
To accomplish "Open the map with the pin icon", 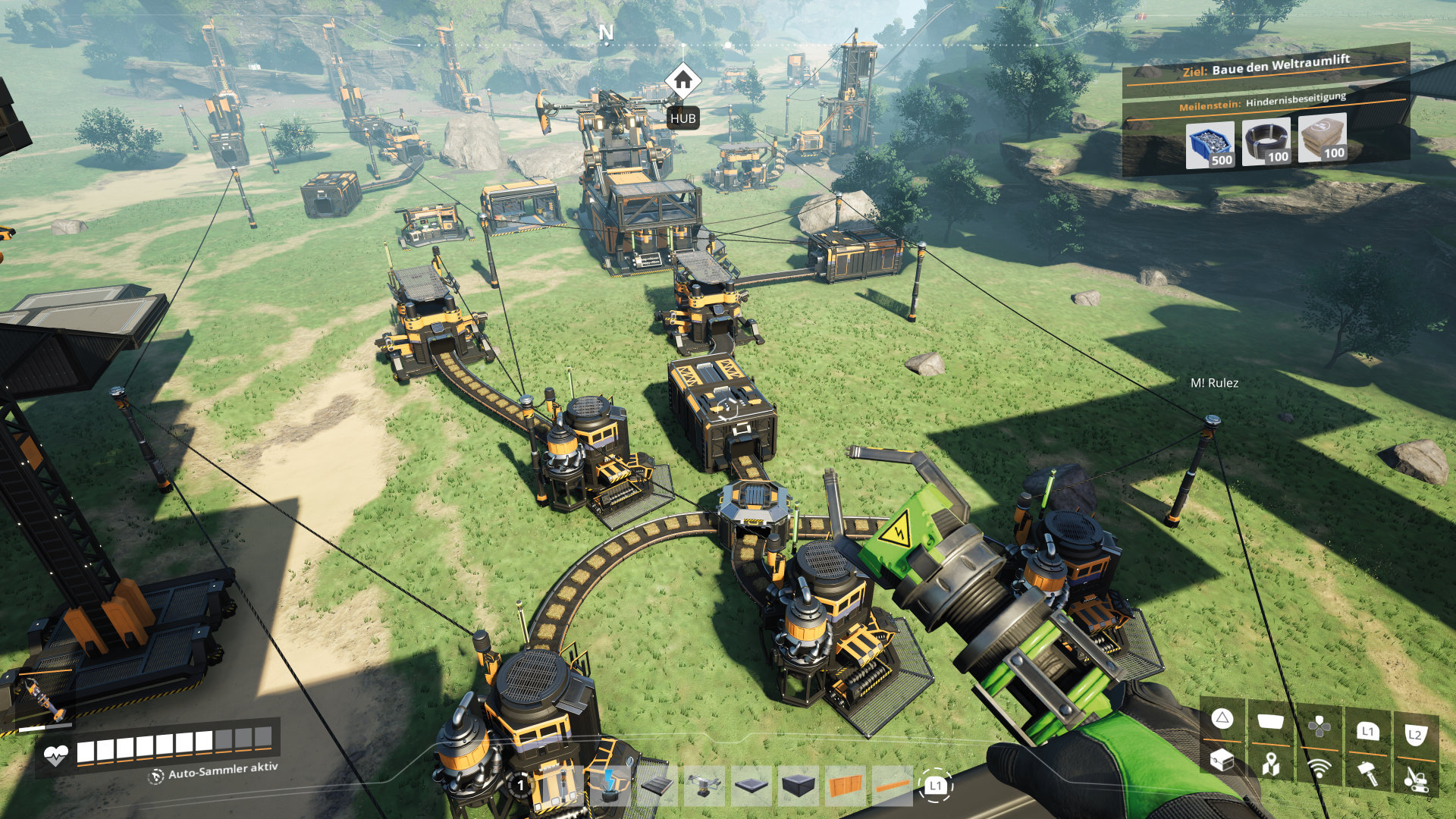I will click(x=1271, y=764).
